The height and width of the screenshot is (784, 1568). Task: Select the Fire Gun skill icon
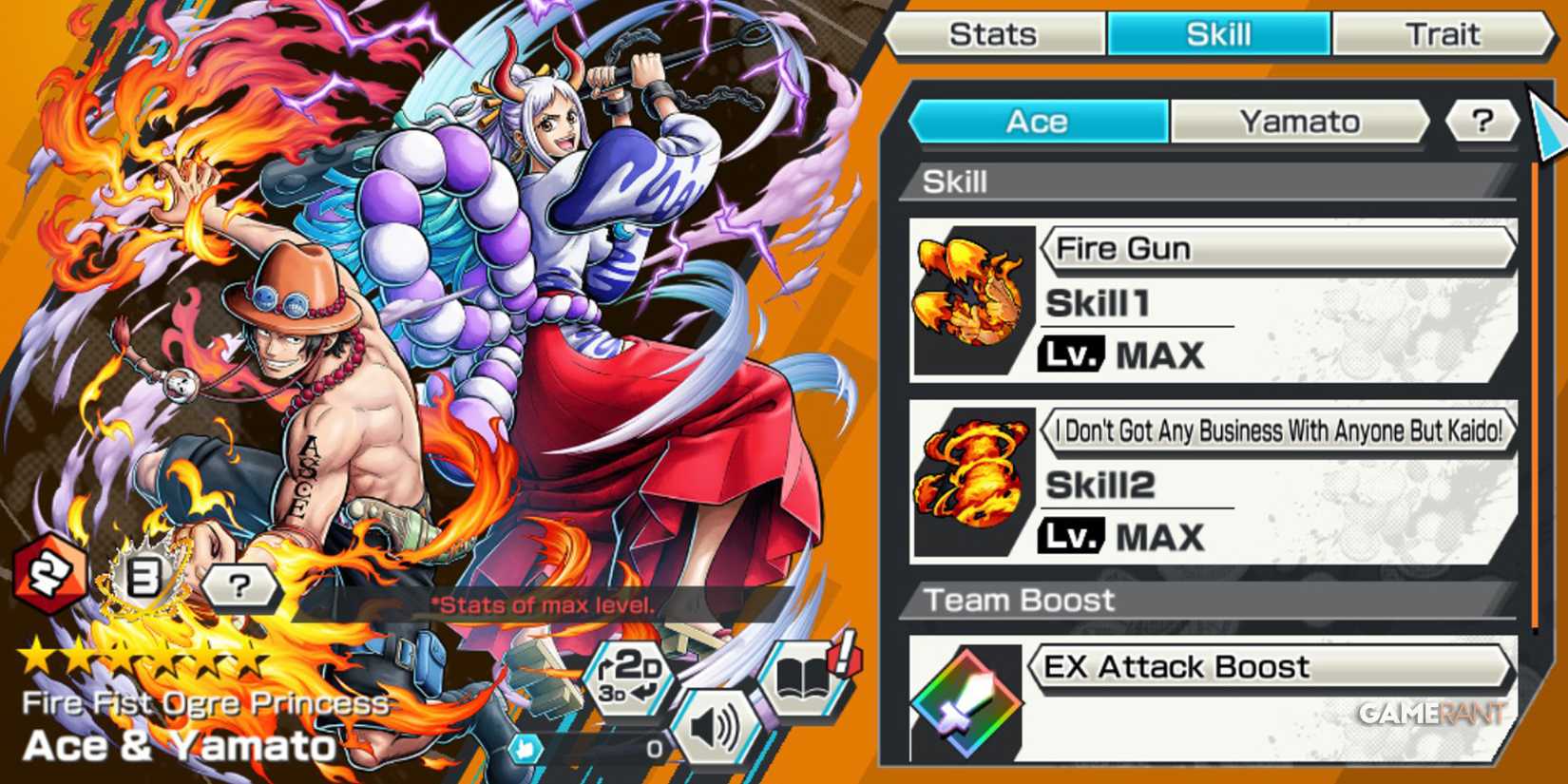pyautogui.click(x=971, y=295)
